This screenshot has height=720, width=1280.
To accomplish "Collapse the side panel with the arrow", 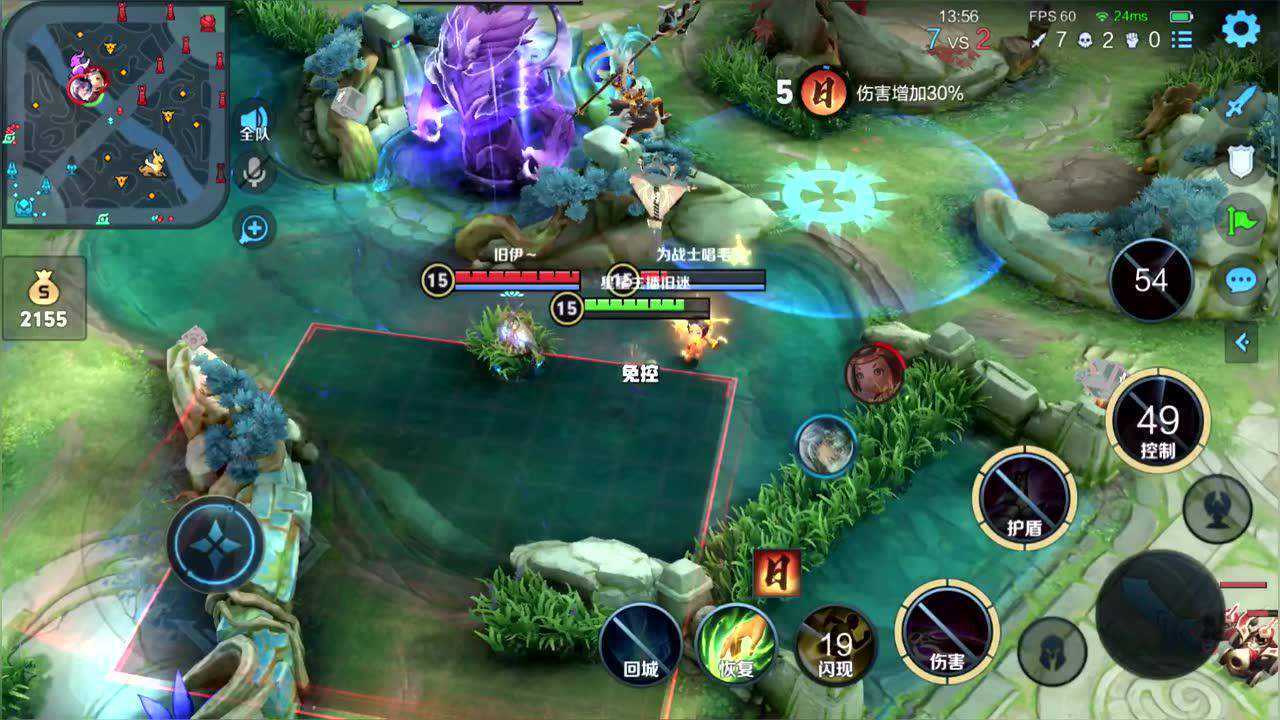I will click(1242, 343).
